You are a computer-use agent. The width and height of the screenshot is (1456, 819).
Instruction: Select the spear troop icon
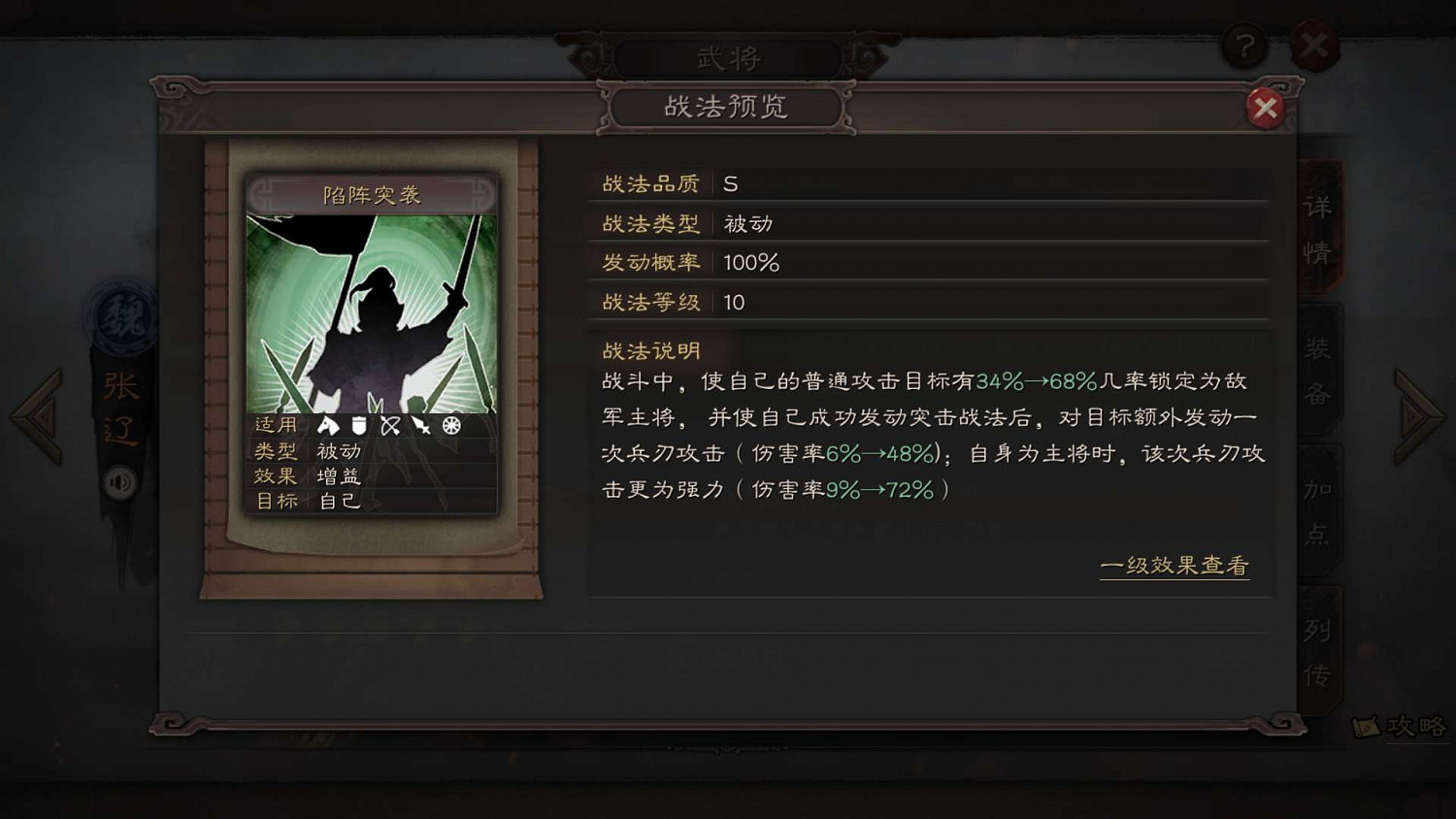pos(420,425)
